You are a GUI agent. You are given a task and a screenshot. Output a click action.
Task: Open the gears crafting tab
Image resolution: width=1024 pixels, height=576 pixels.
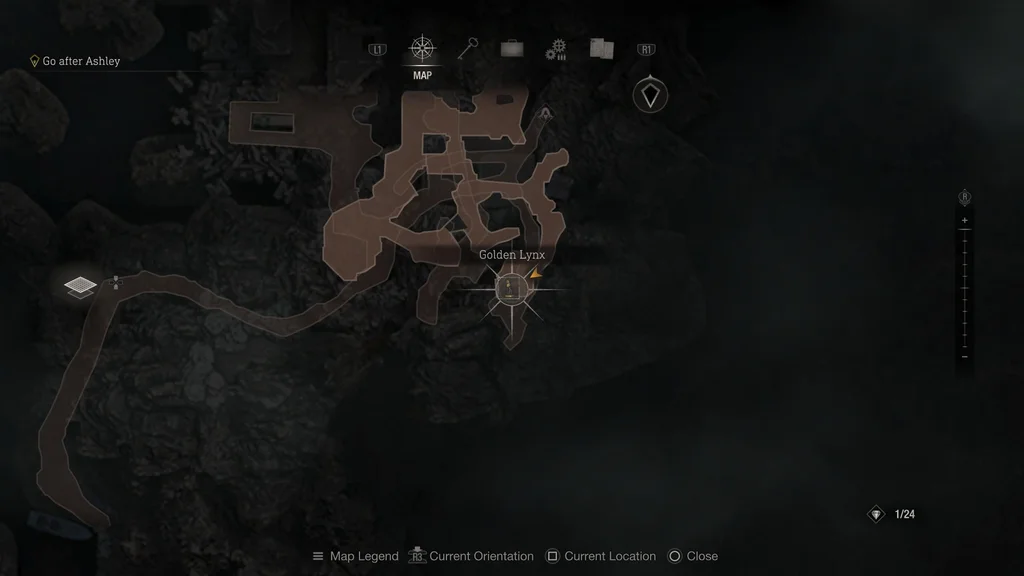556,50
